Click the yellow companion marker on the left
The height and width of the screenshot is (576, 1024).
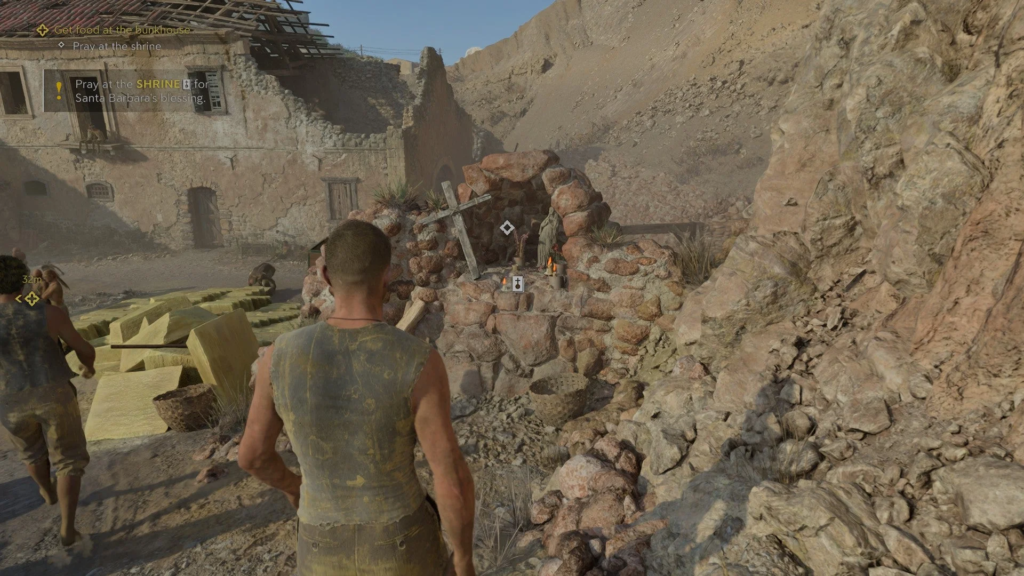click(32, 298)
